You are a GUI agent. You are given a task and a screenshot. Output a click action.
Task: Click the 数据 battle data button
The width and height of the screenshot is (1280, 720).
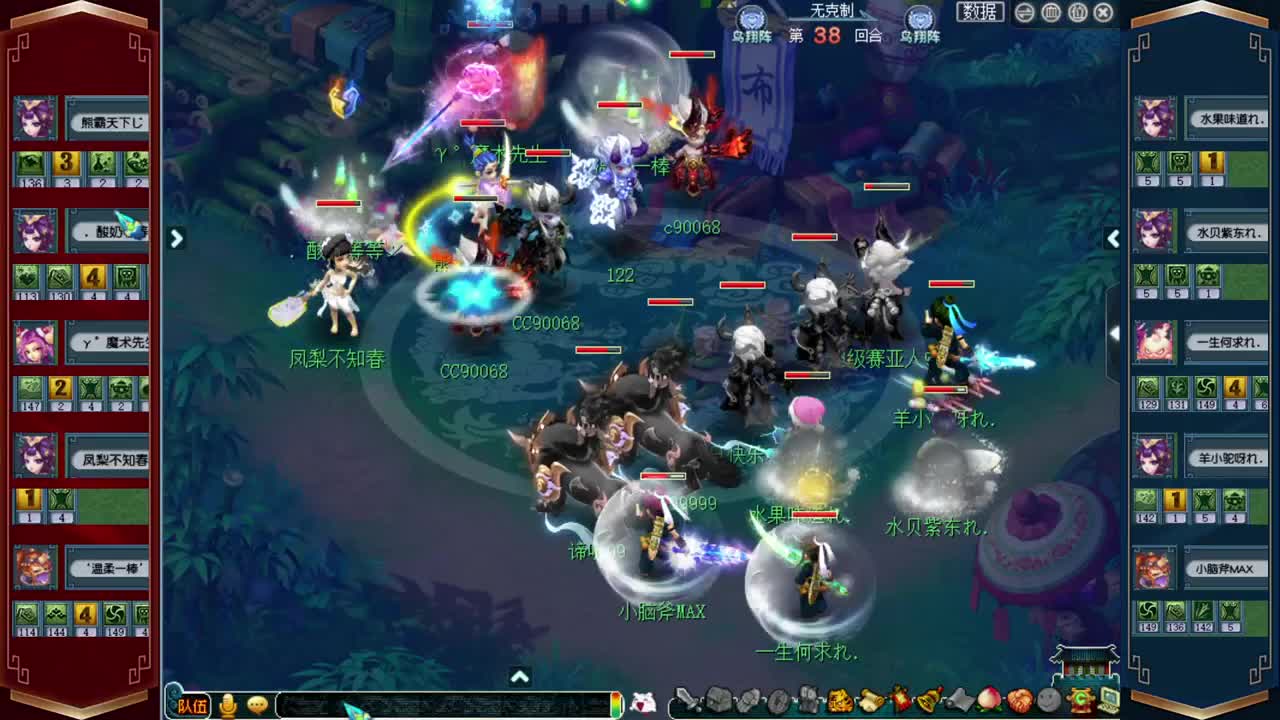click(x=981, y=11)
